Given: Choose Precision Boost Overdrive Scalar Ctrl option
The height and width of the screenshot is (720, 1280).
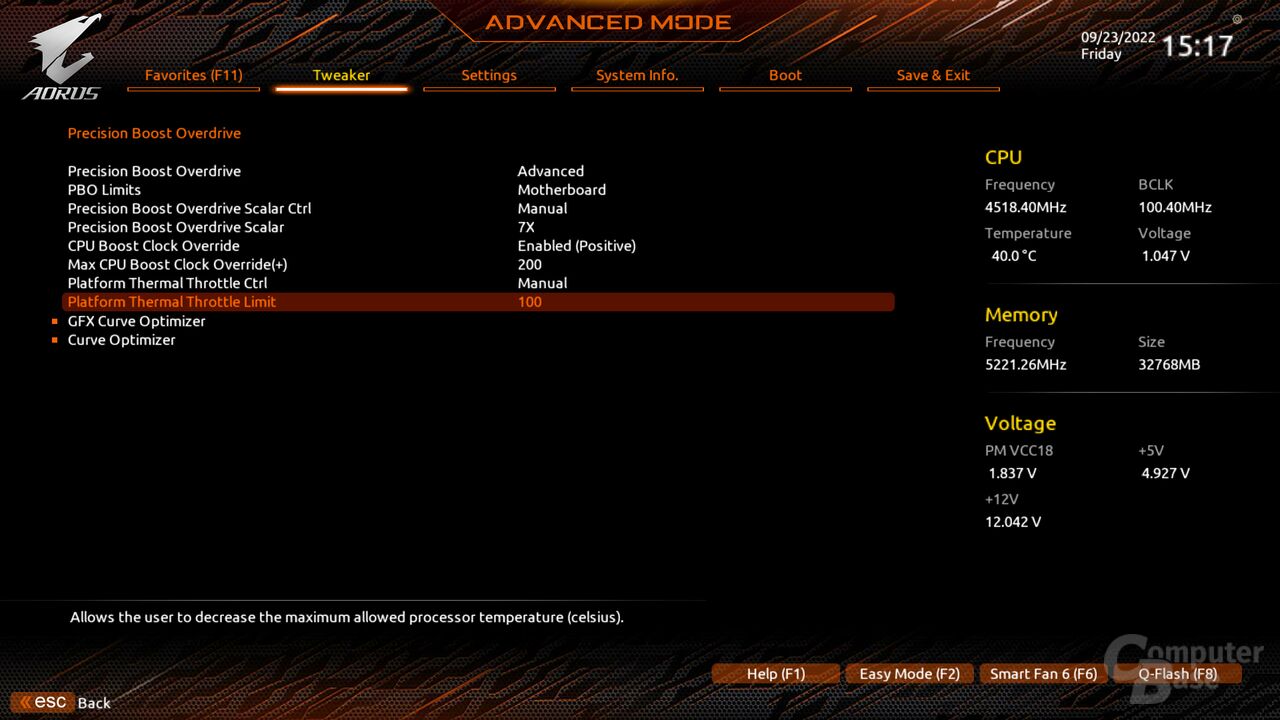Looking at the screenshot, I should [x=189, y=209].
